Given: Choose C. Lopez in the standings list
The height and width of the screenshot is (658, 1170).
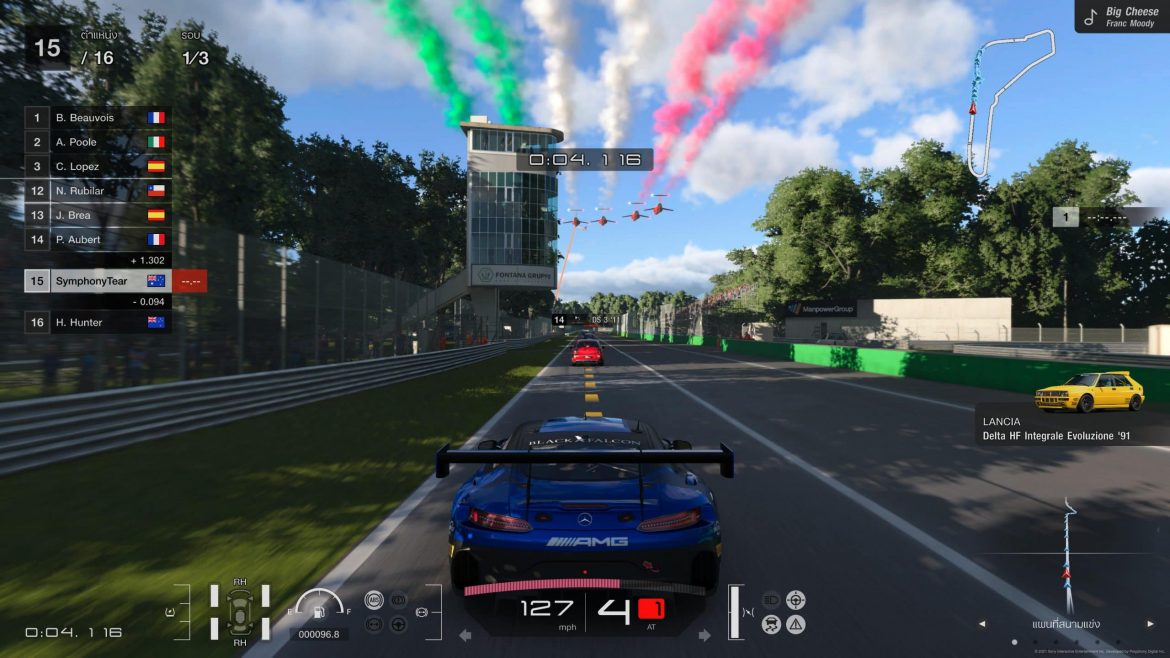Looking at the screenshot, I should (x=97, y=166).
